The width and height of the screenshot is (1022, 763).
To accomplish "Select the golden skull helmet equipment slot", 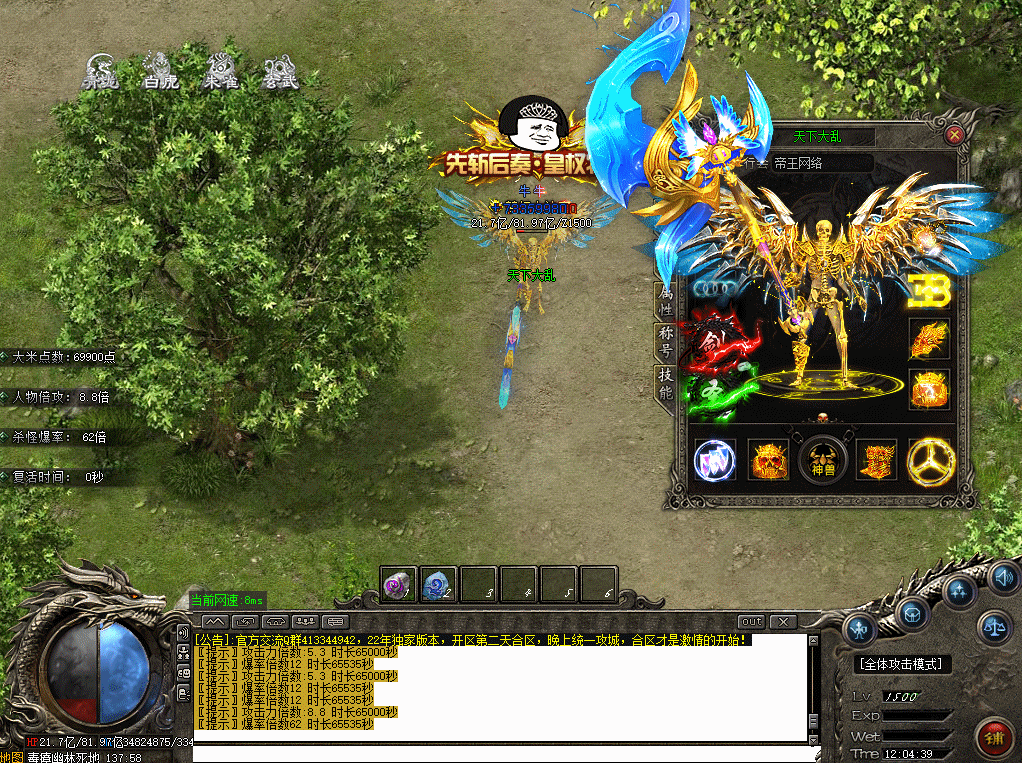I will (770, 461).
